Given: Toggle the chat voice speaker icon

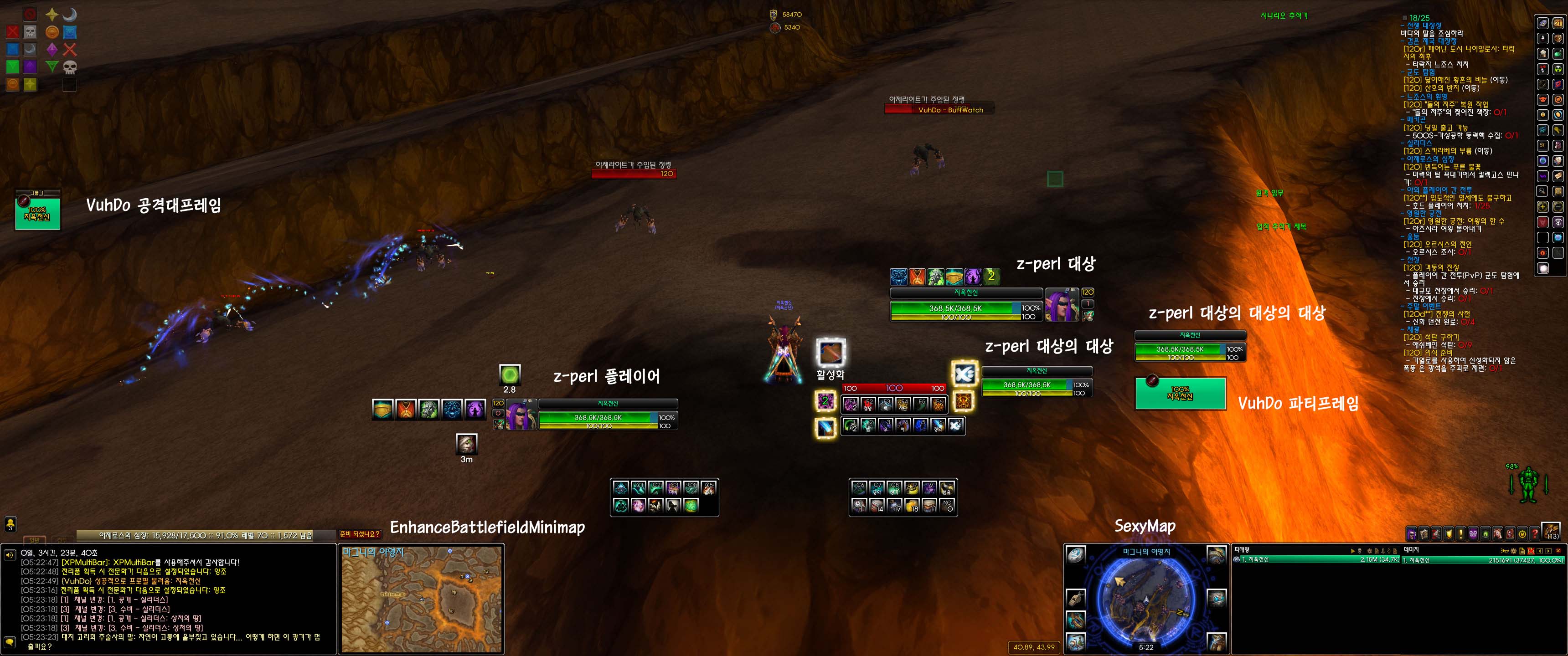Looking at the screenshot, I should point(10,554).
